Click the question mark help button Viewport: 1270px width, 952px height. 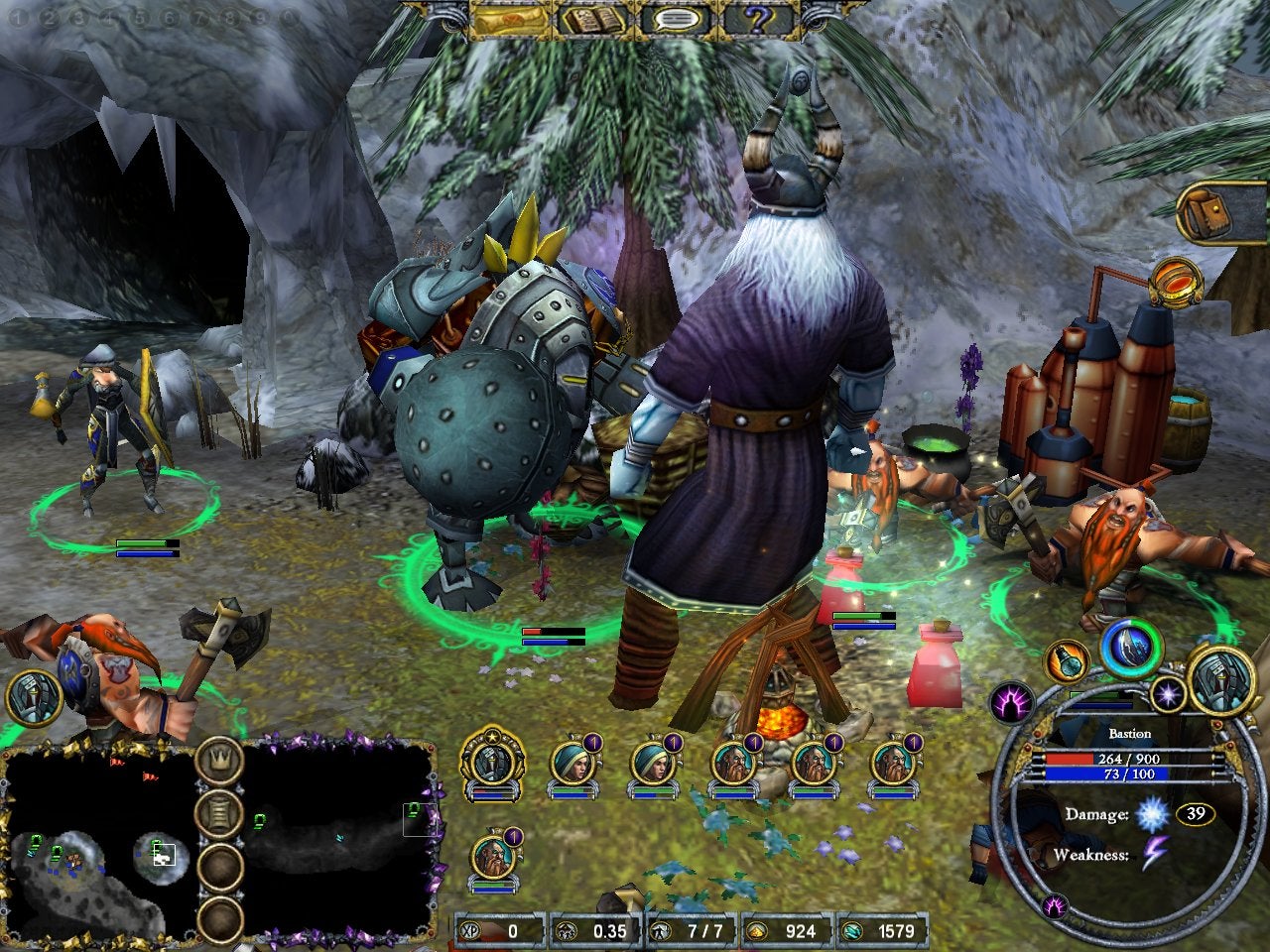[x=760, y=19]
